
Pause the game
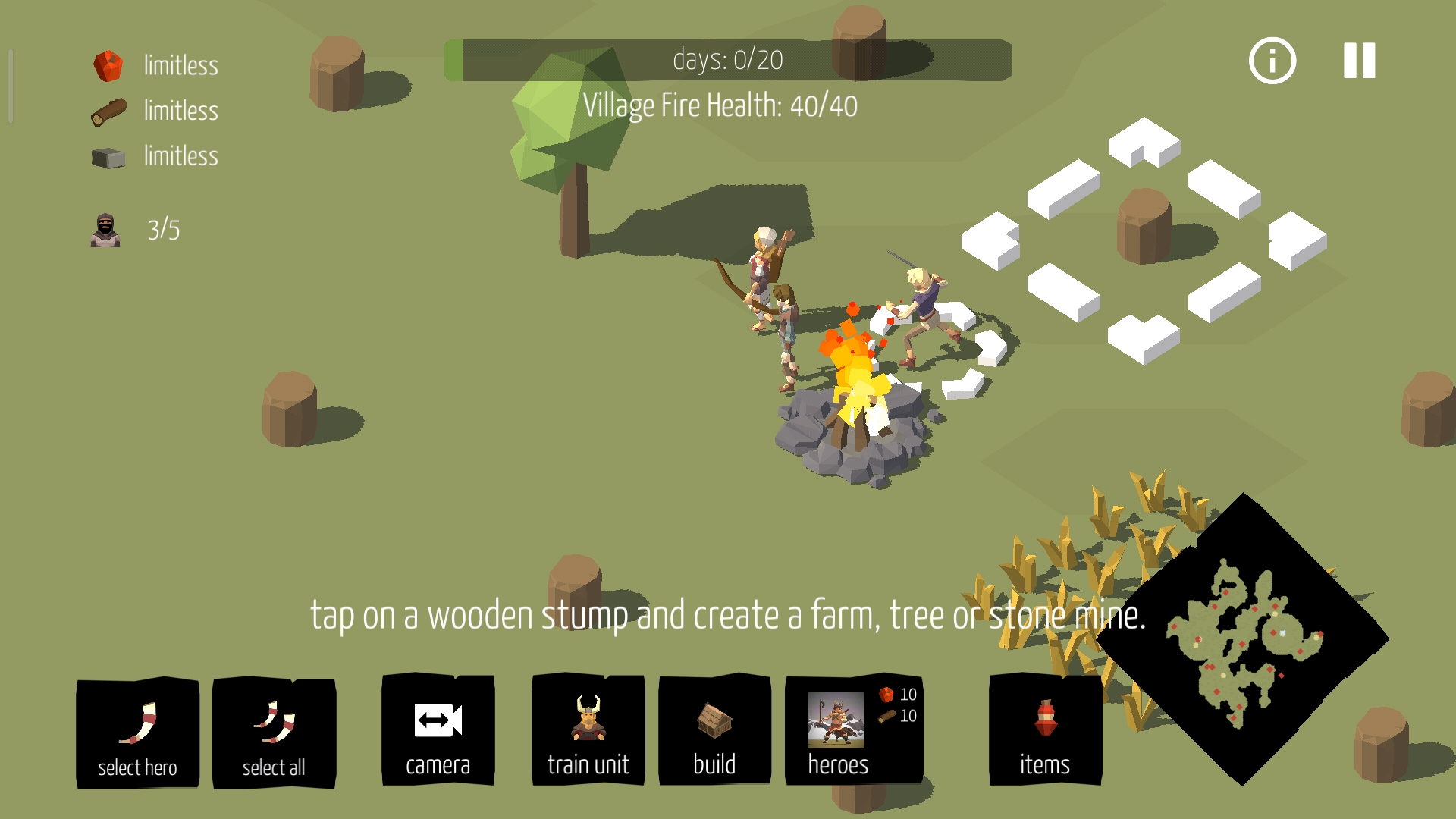pyautogui.click(x=1357, y=61)
